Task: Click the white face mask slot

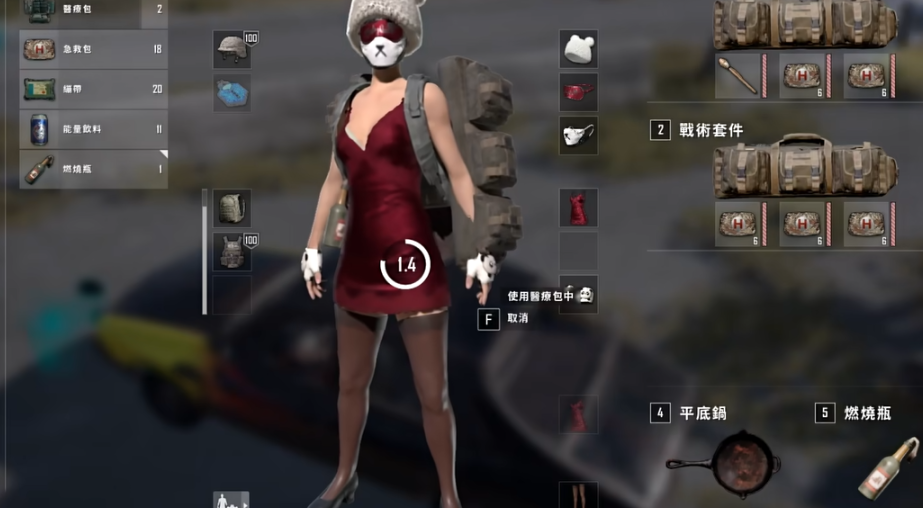Action: 578,135
